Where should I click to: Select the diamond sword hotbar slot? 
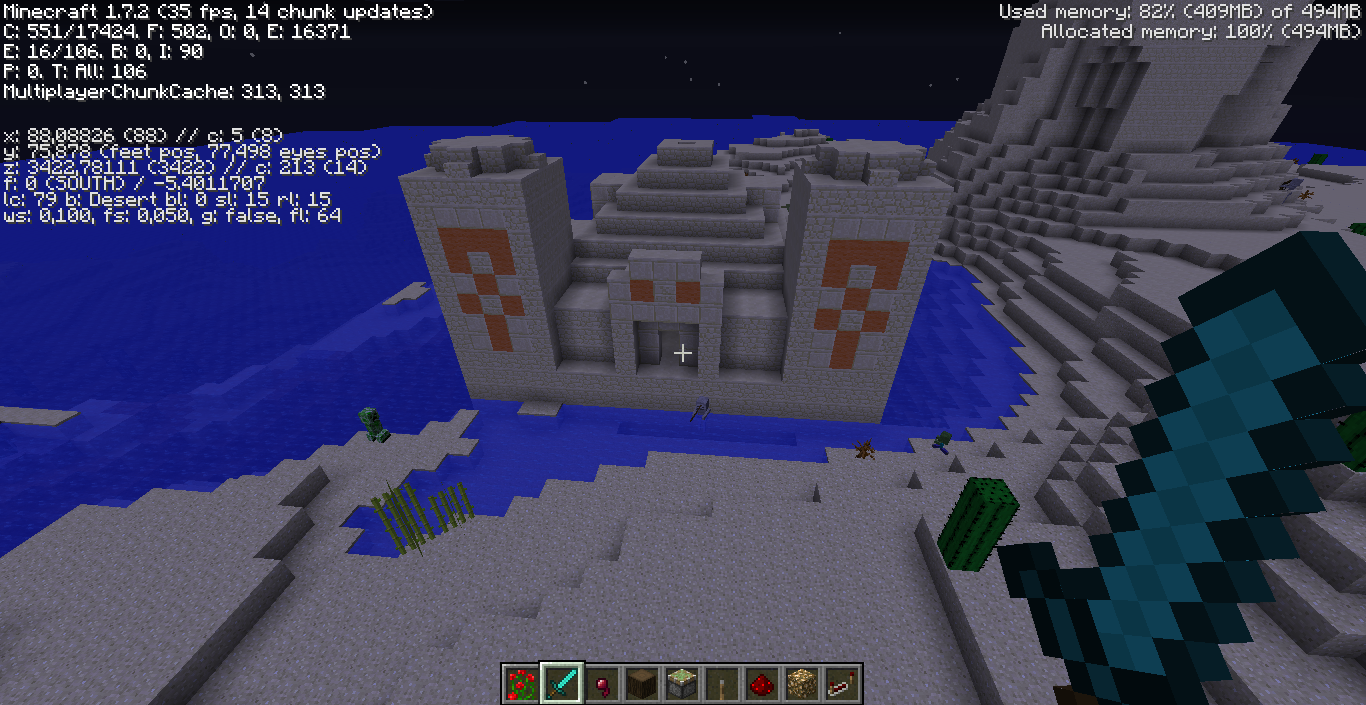coord(561,684)
